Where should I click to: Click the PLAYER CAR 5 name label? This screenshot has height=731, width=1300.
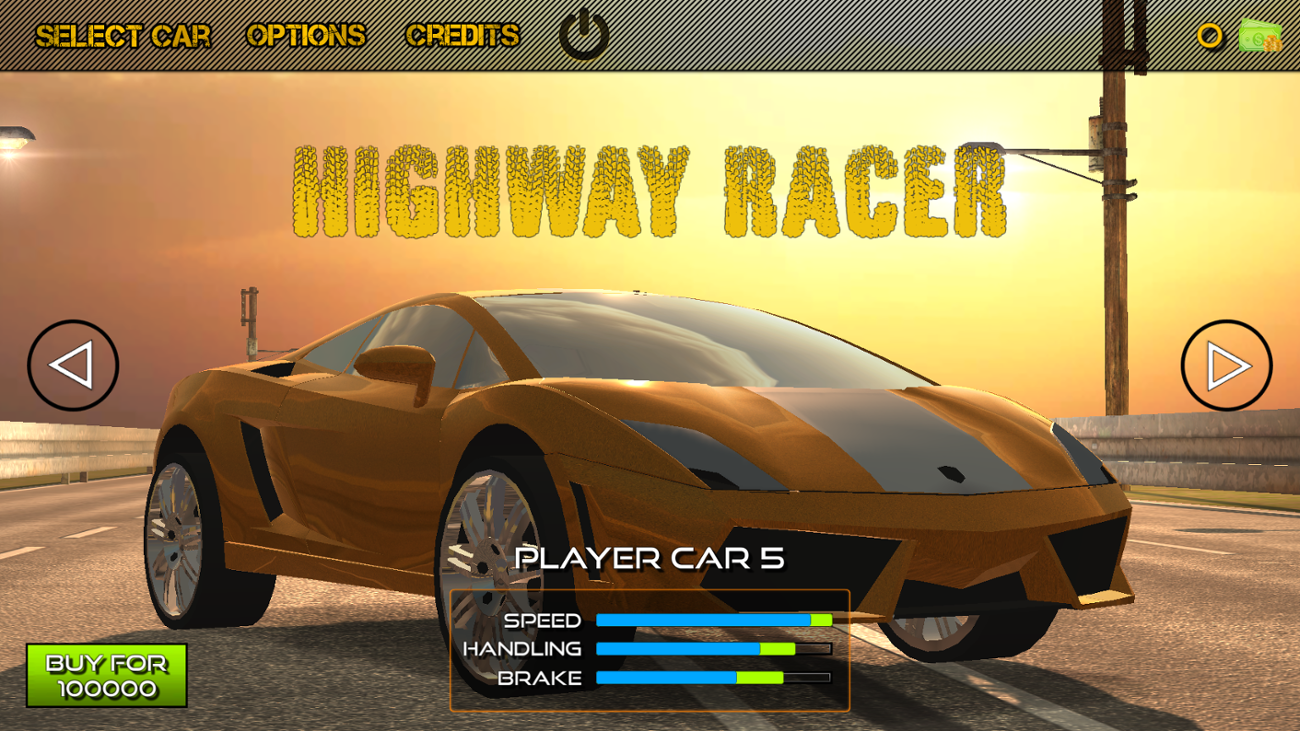(x=652, y=560)
